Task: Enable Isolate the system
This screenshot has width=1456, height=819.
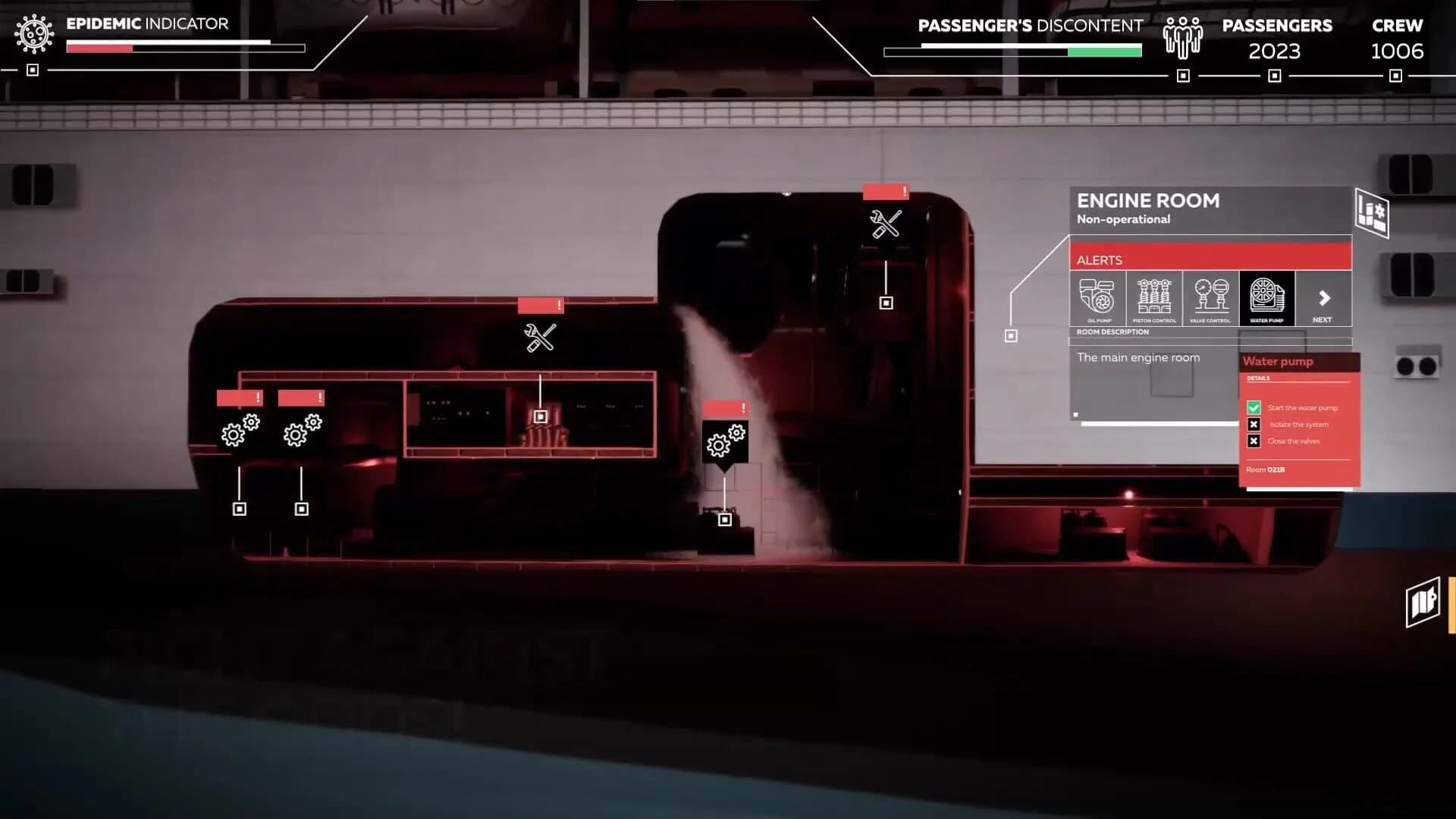Action: (x=1254, y=425)
